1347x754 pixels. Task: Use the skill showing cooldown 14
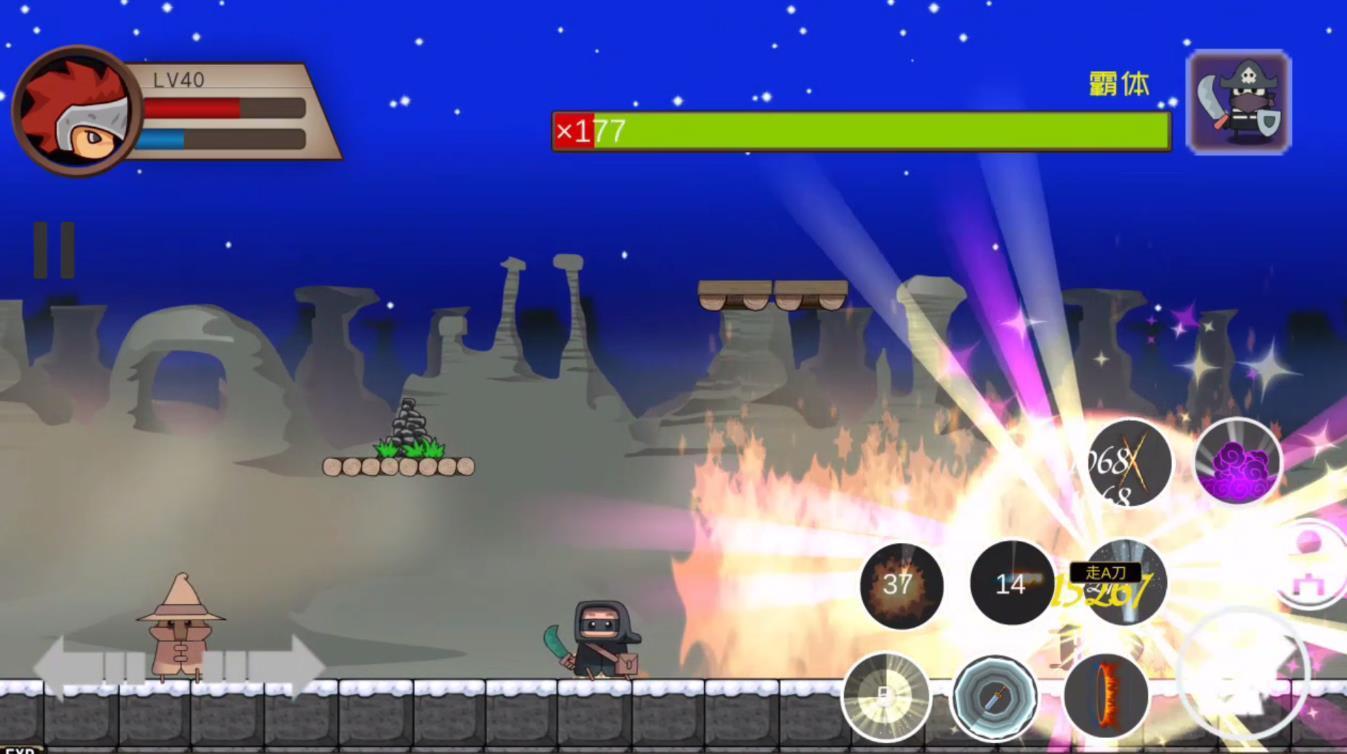1011,584
